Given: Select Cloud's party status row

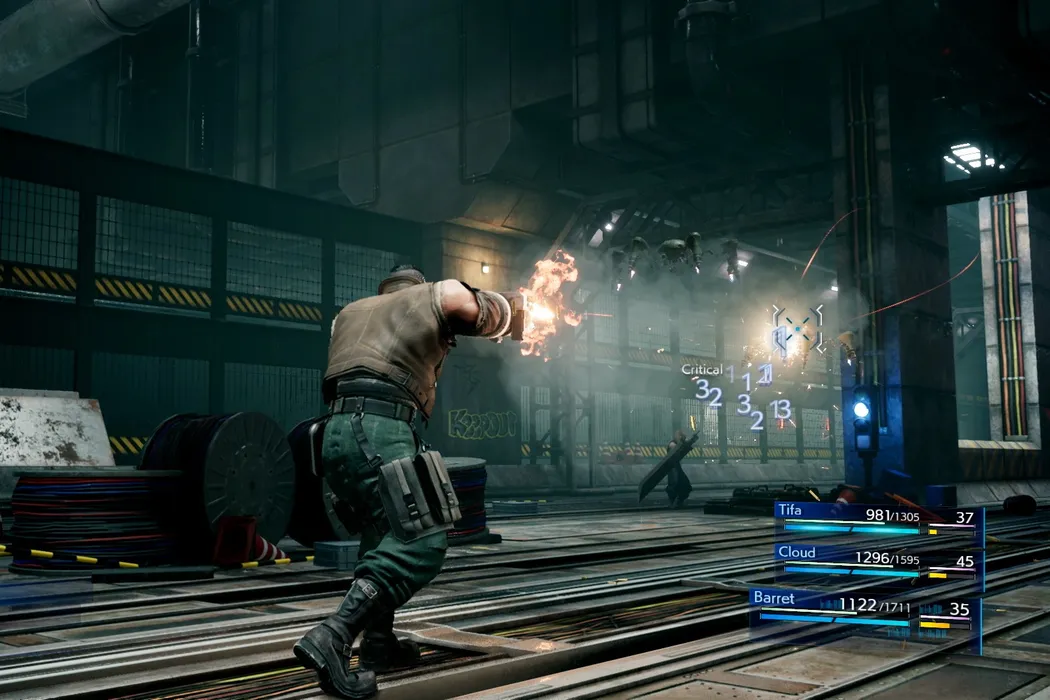Looking at the screenshot, I should 876,563.
